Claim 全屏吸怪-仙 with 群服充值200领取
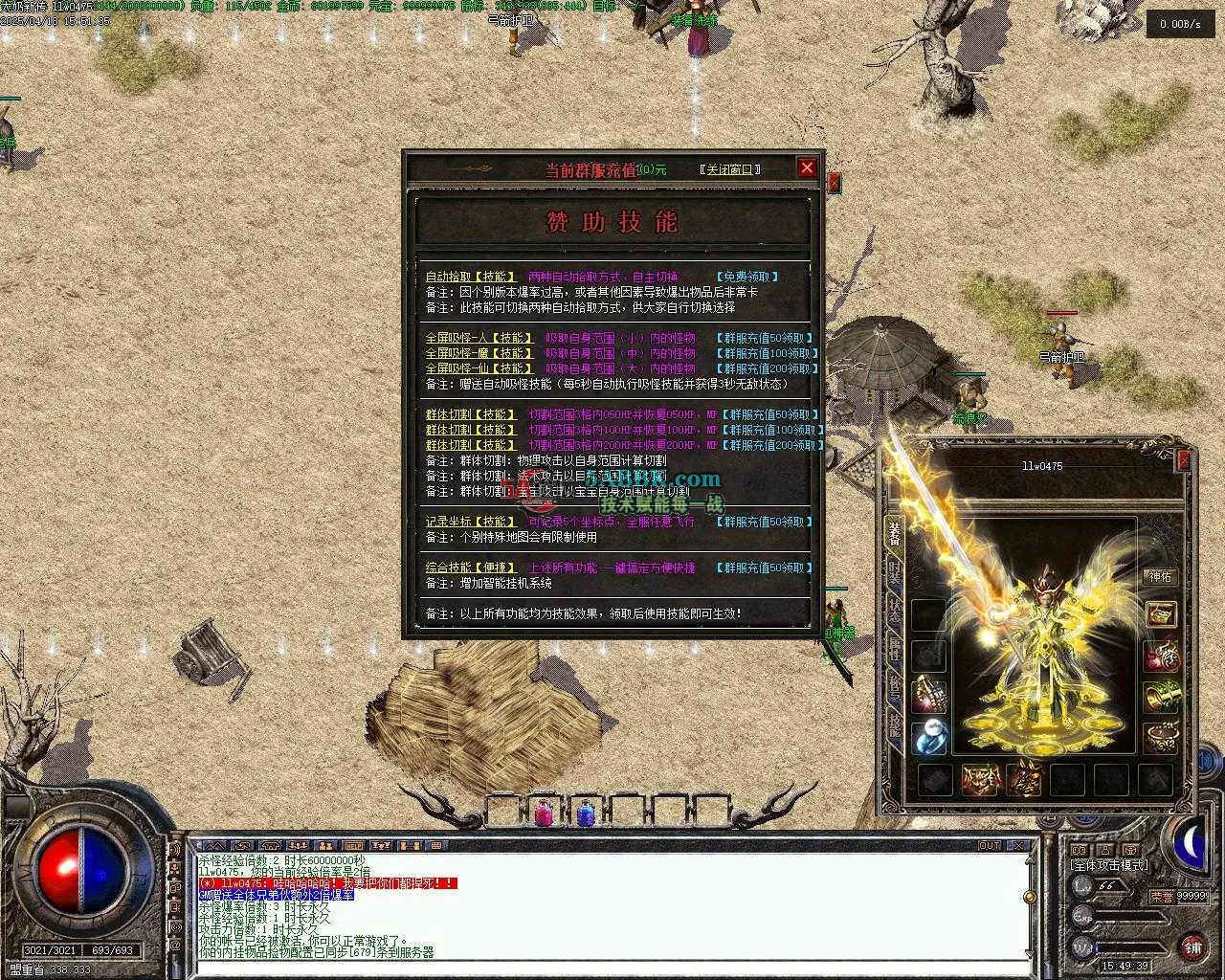Screen dimensions: 1225x980 click(768, 368)
